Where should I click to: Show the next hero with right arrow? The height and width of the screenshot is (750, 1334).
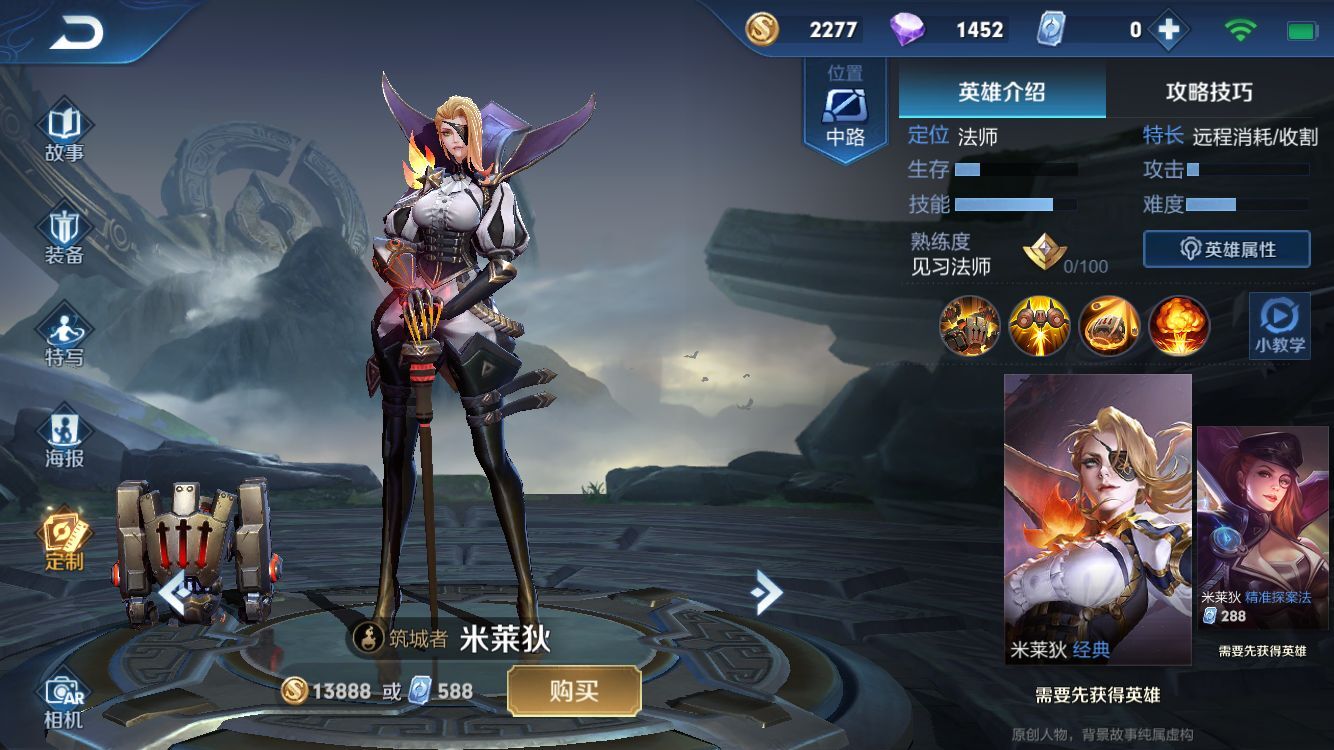click(766, 592)
